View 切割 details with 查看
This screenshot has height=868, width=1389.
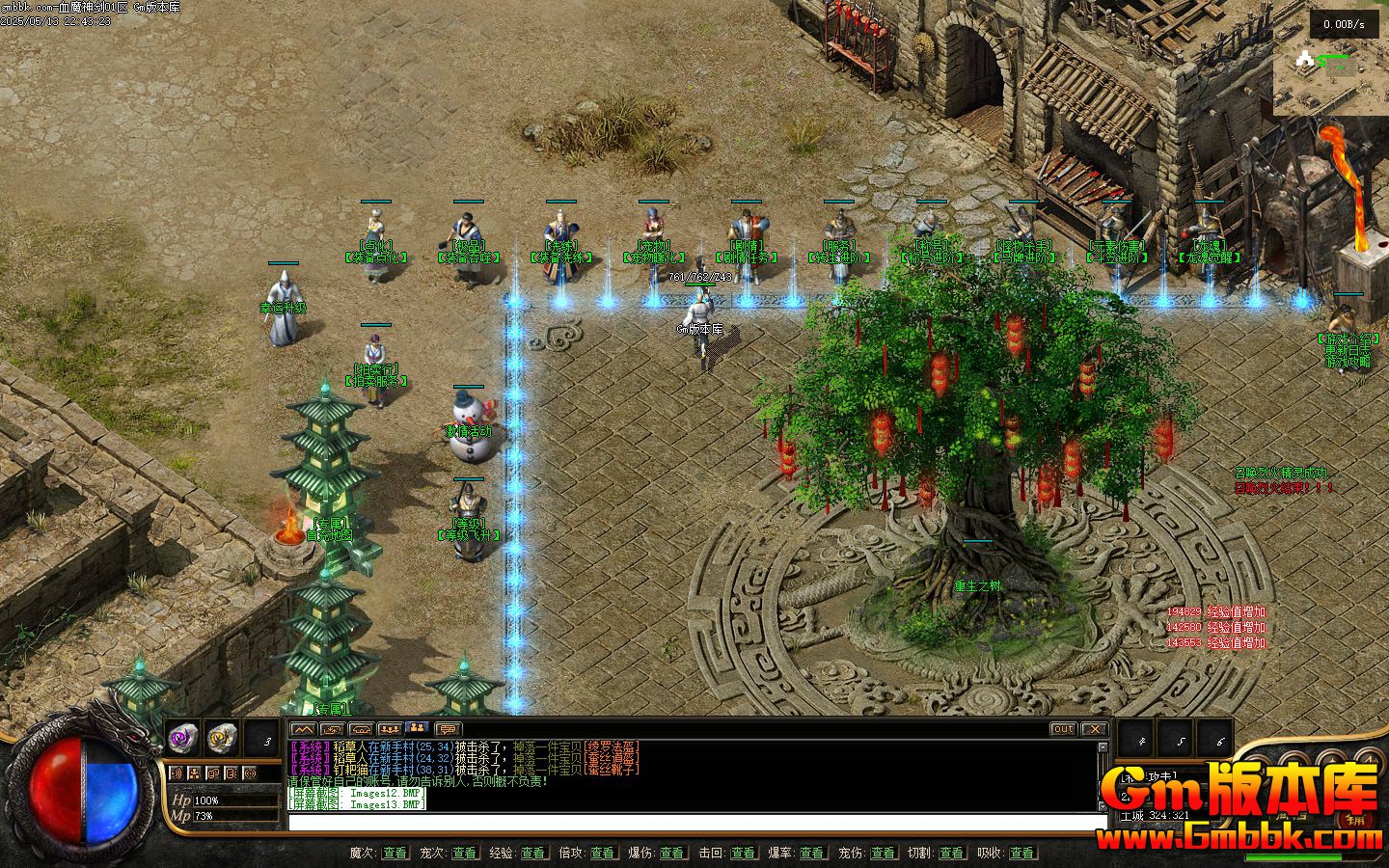tap(951, 854)
